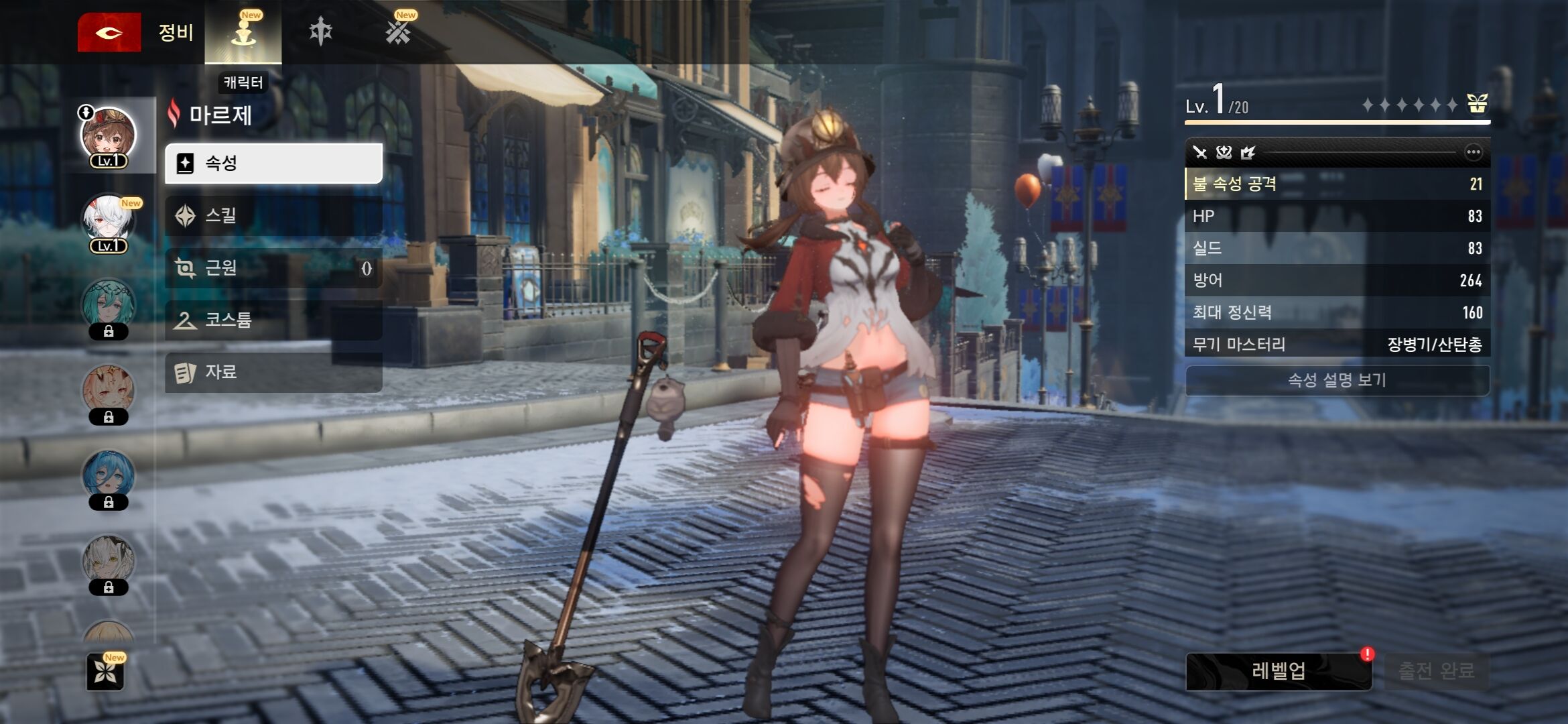
Task: Click the 레벨업 level up button
Action: 1279,671
